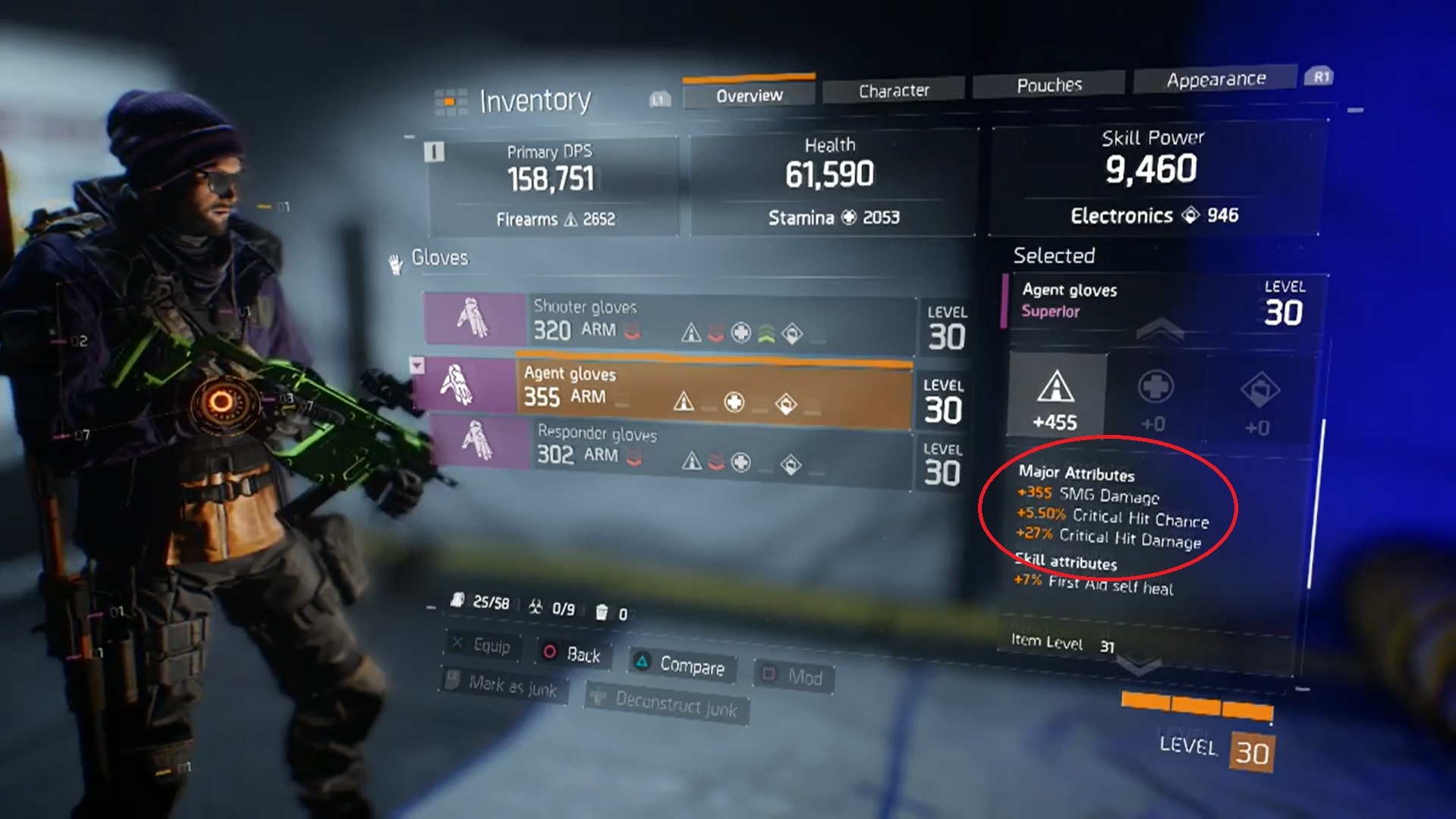The image size is (1456, 819).
Task: Show the Appearance tab
Action: 1215,80
